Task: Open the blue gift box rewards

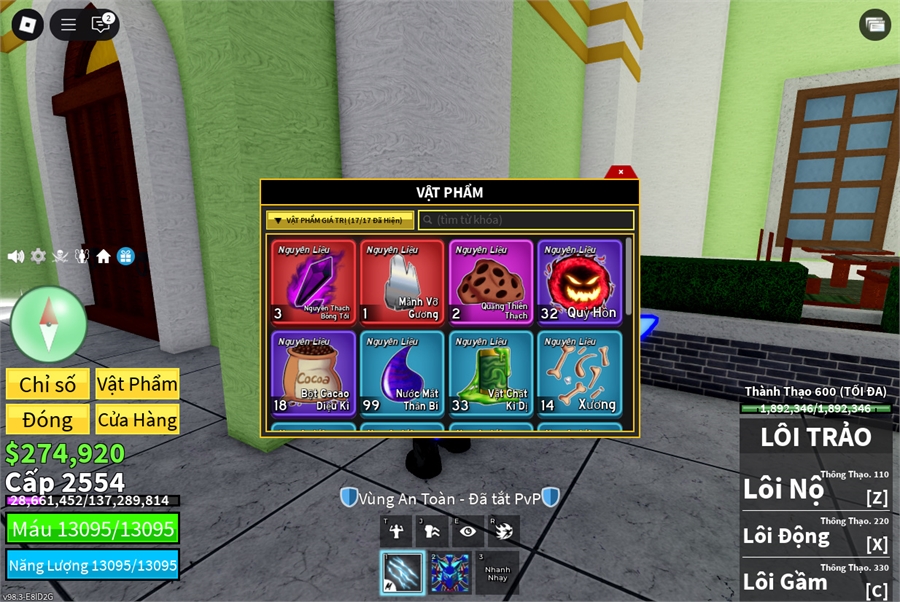Action: pos(126,256)
